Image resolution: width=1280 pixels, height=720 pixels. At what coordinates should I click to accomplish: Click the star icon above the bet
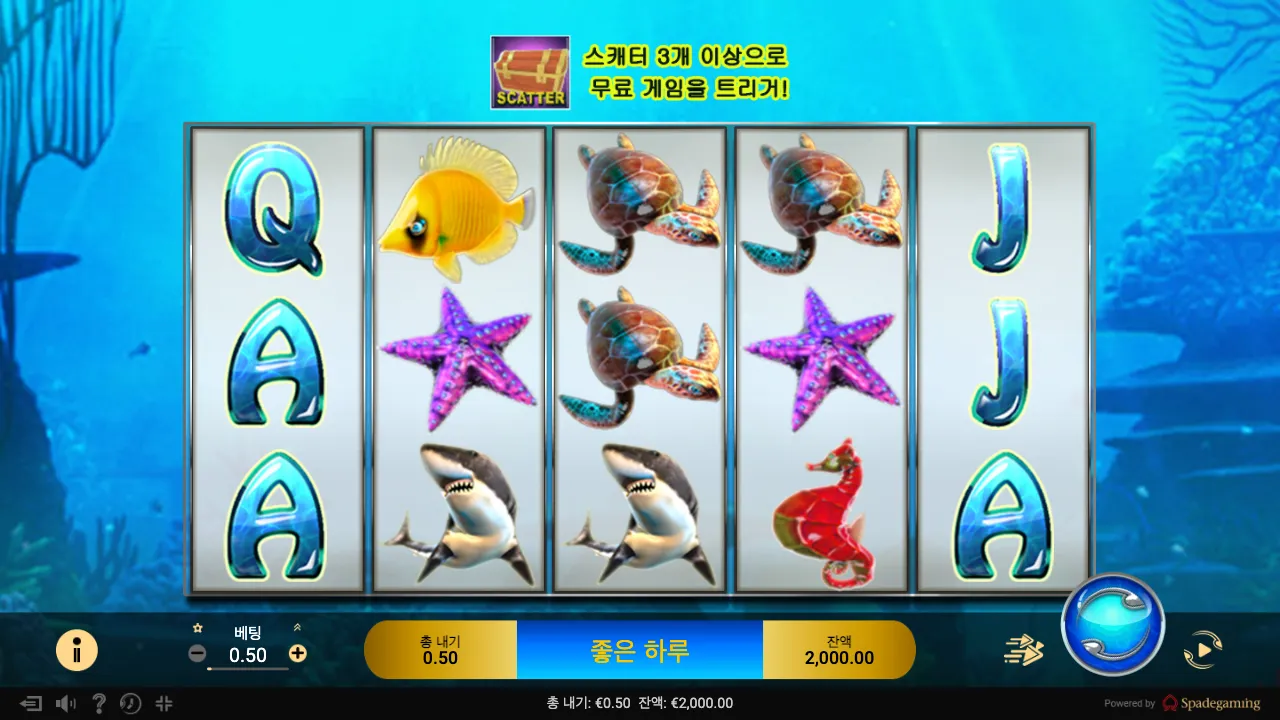click(x=198, y=628)
